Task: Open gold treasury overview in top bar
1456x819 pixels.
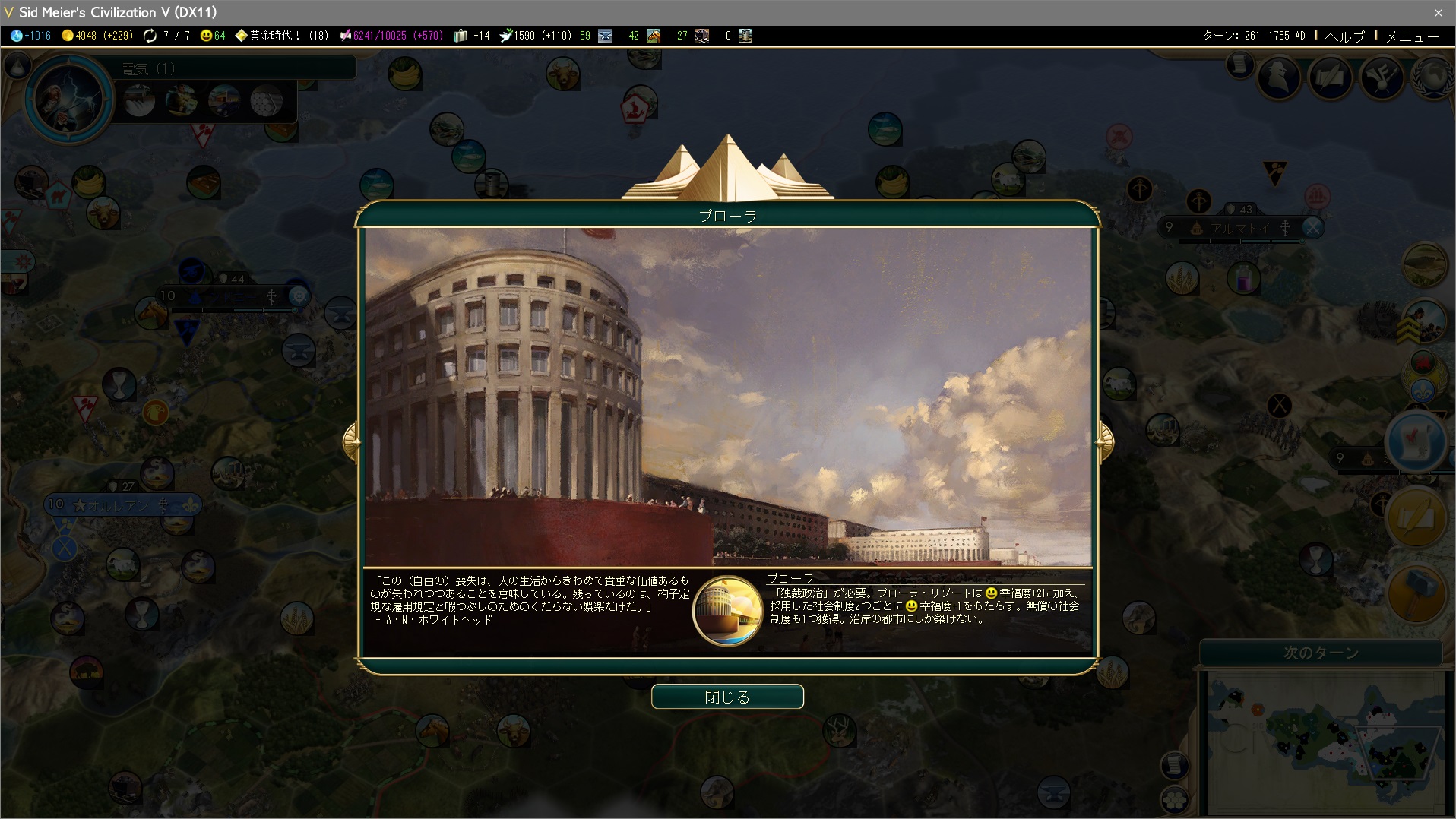Action: tap(97, 36)
